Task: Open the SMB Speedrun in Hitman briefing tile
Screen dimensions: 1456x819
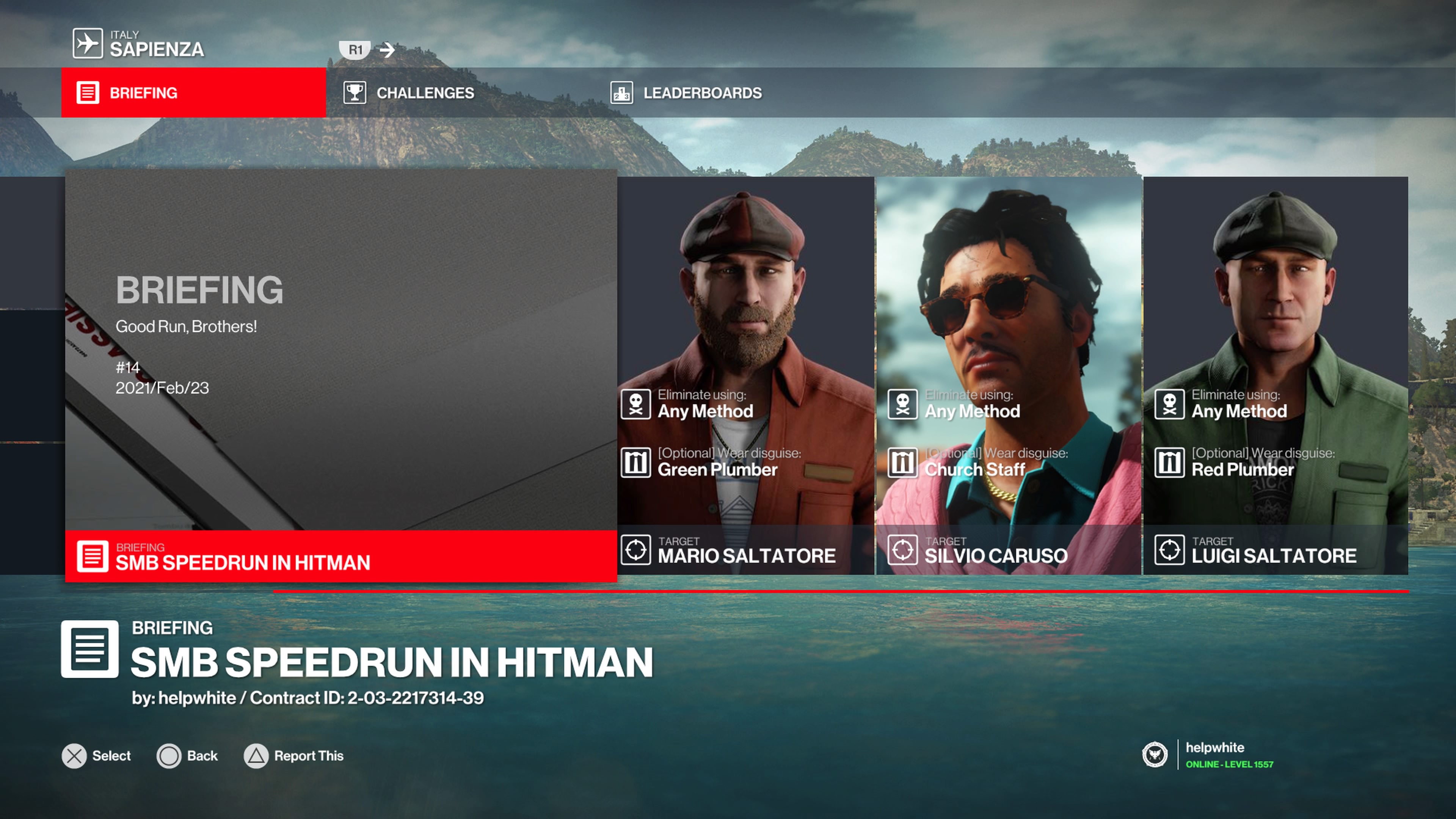Action: (x=340, y=376)
